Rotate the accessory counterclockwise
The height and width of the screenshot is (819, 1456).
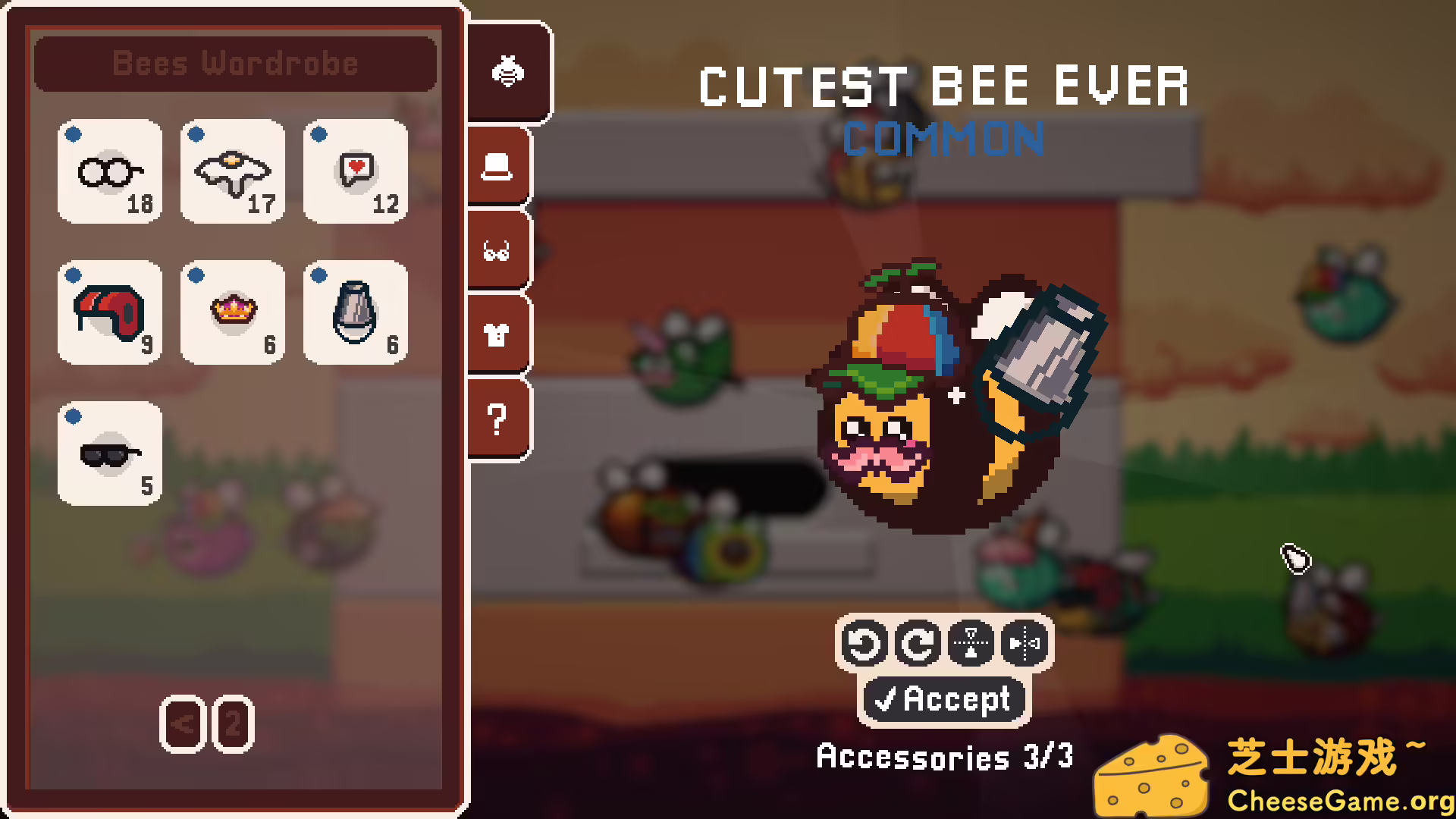point(864,645)
